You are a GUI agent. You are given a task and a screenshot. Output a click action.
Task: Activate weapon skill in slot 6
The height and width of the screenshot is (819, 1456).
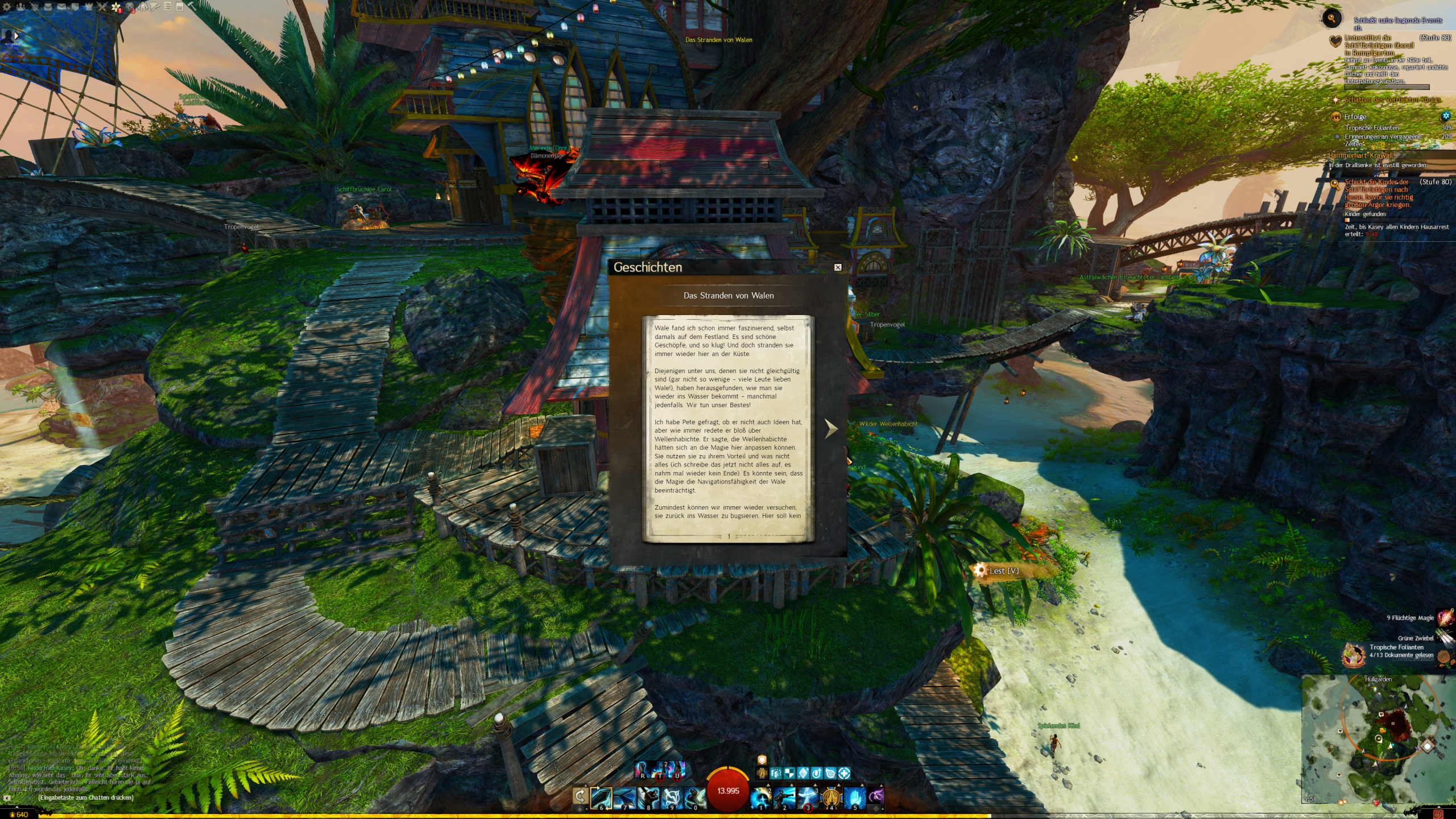(x=601, y=798)
